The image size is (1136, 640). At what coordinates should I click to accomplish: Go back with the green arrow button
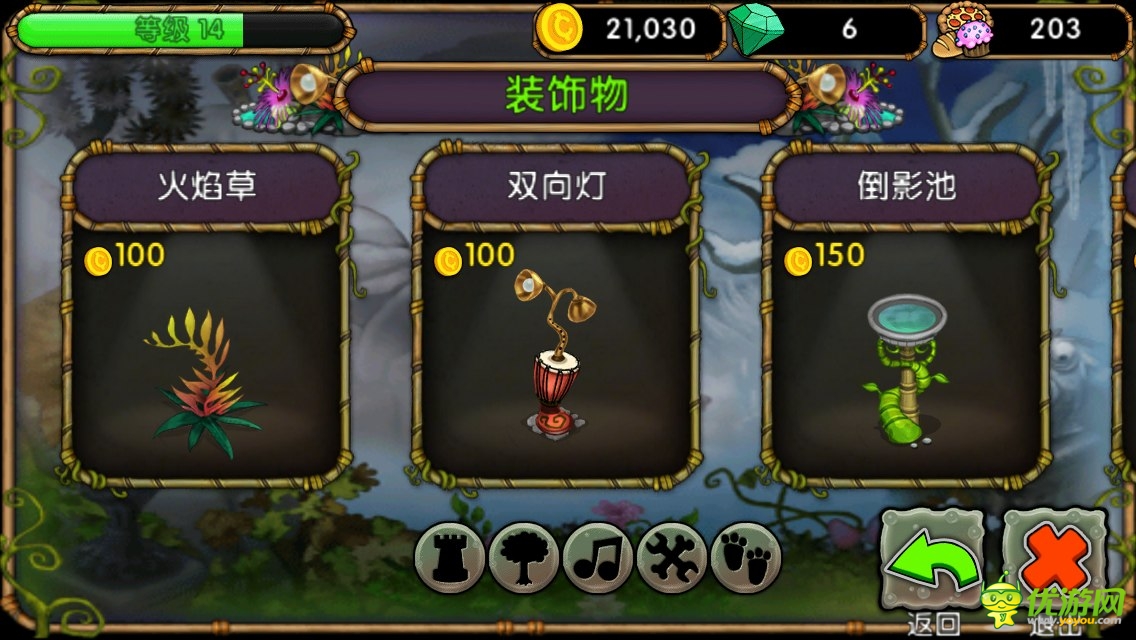pyautogui.click(x=932, y=562)
